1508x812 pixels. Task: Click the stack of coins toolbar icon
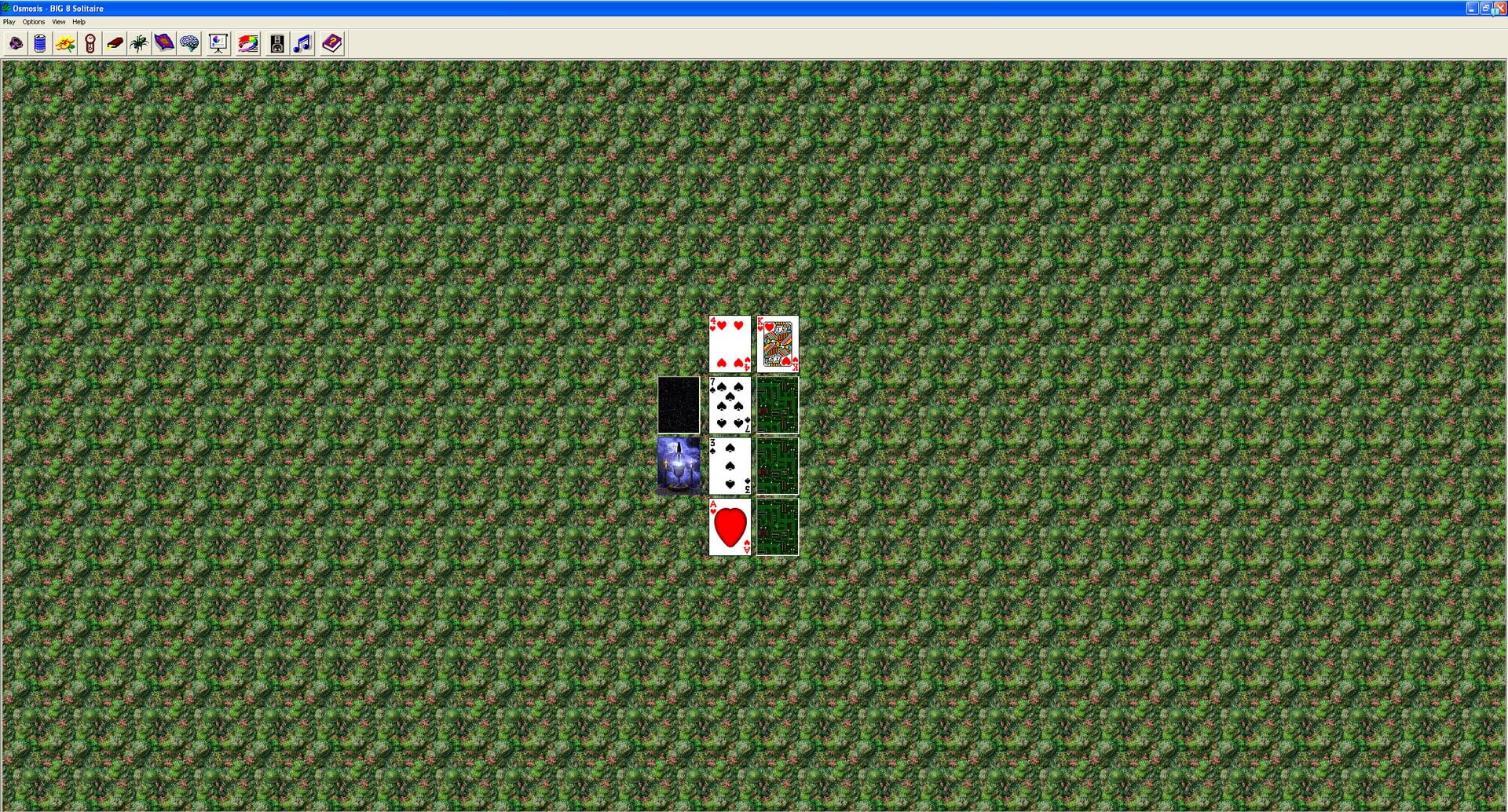(x=41, y=43)
